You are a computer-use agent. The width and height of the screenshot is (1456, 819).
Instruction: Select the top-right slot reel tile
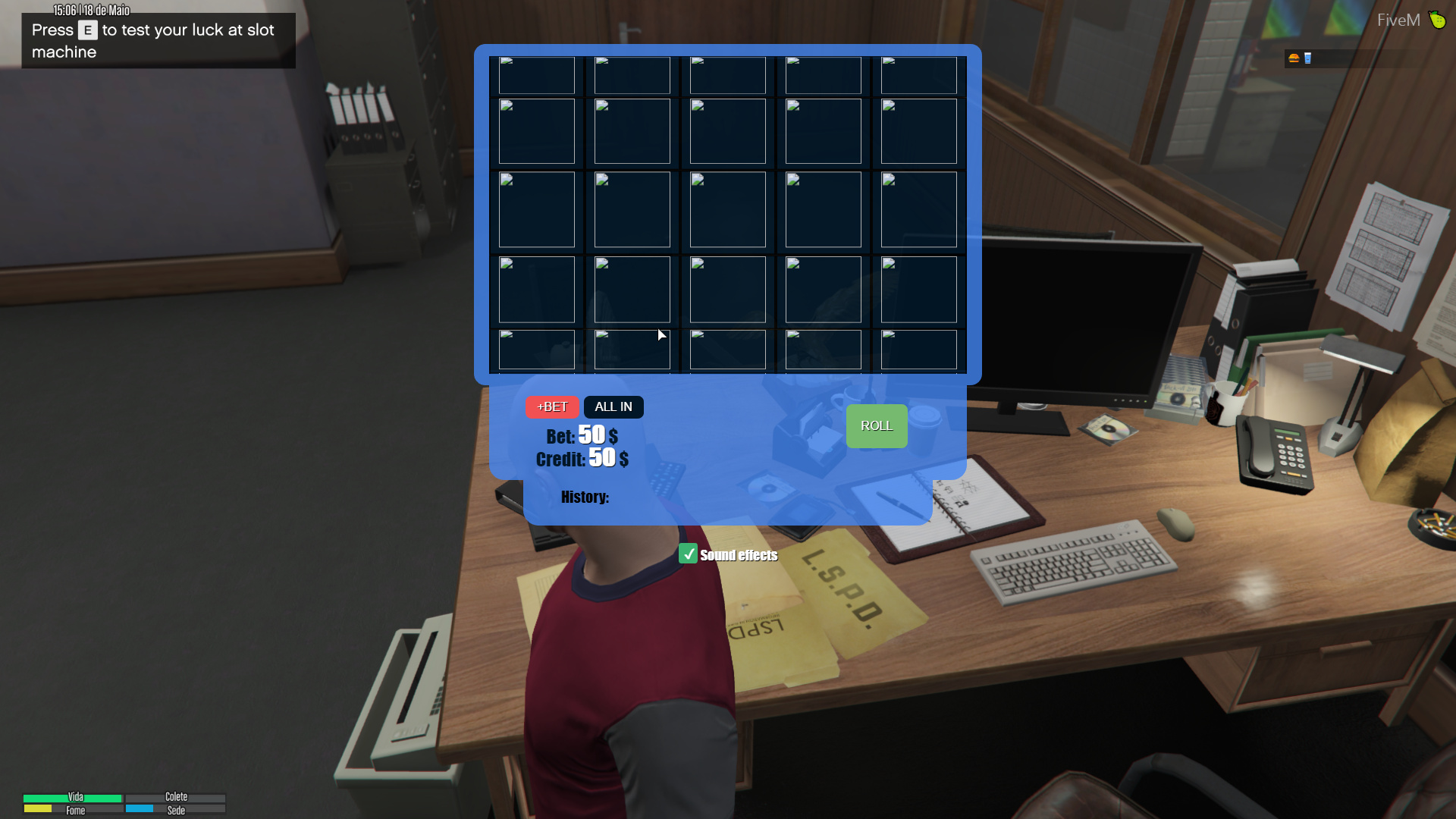click(918, 75)
